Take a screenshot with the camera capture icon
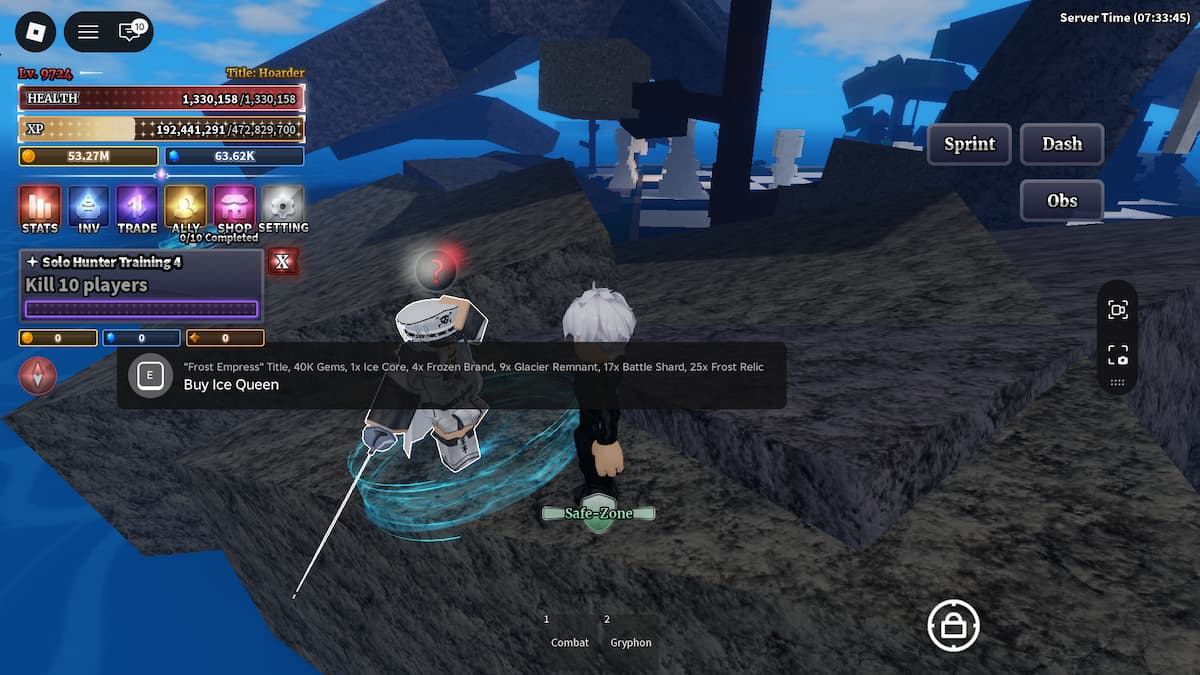The height and width of the screenshot is (675, 1200). click(1117, 355)
